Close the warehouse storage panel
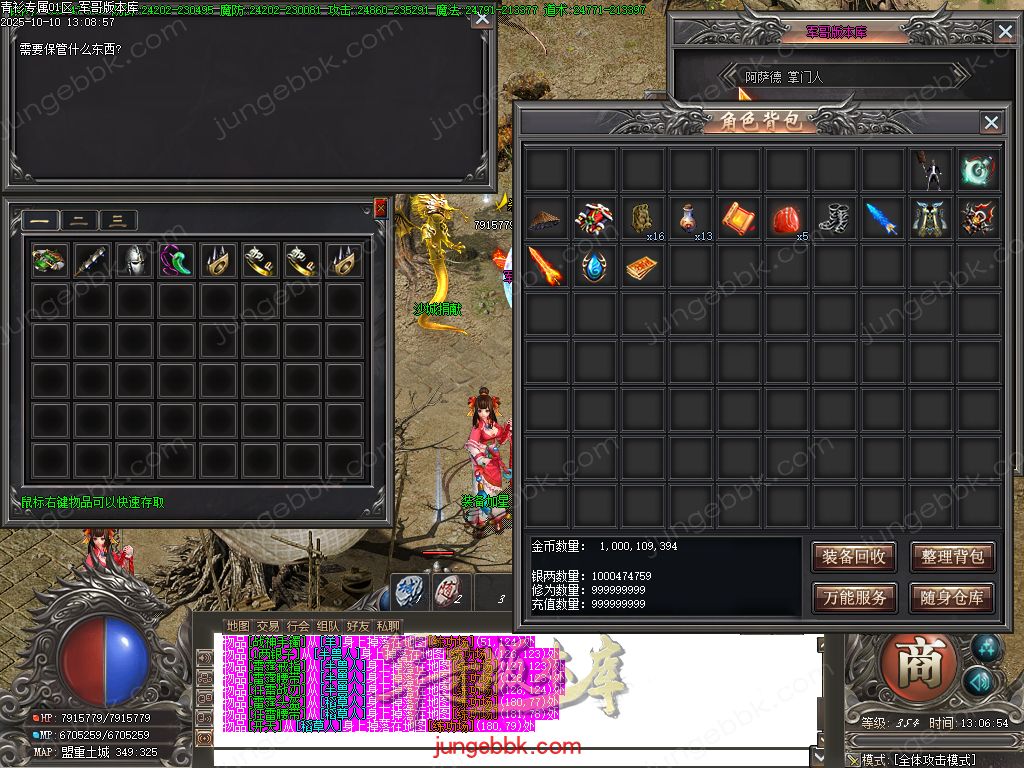This screenshot has height=768, width=1024. (380, 208)
